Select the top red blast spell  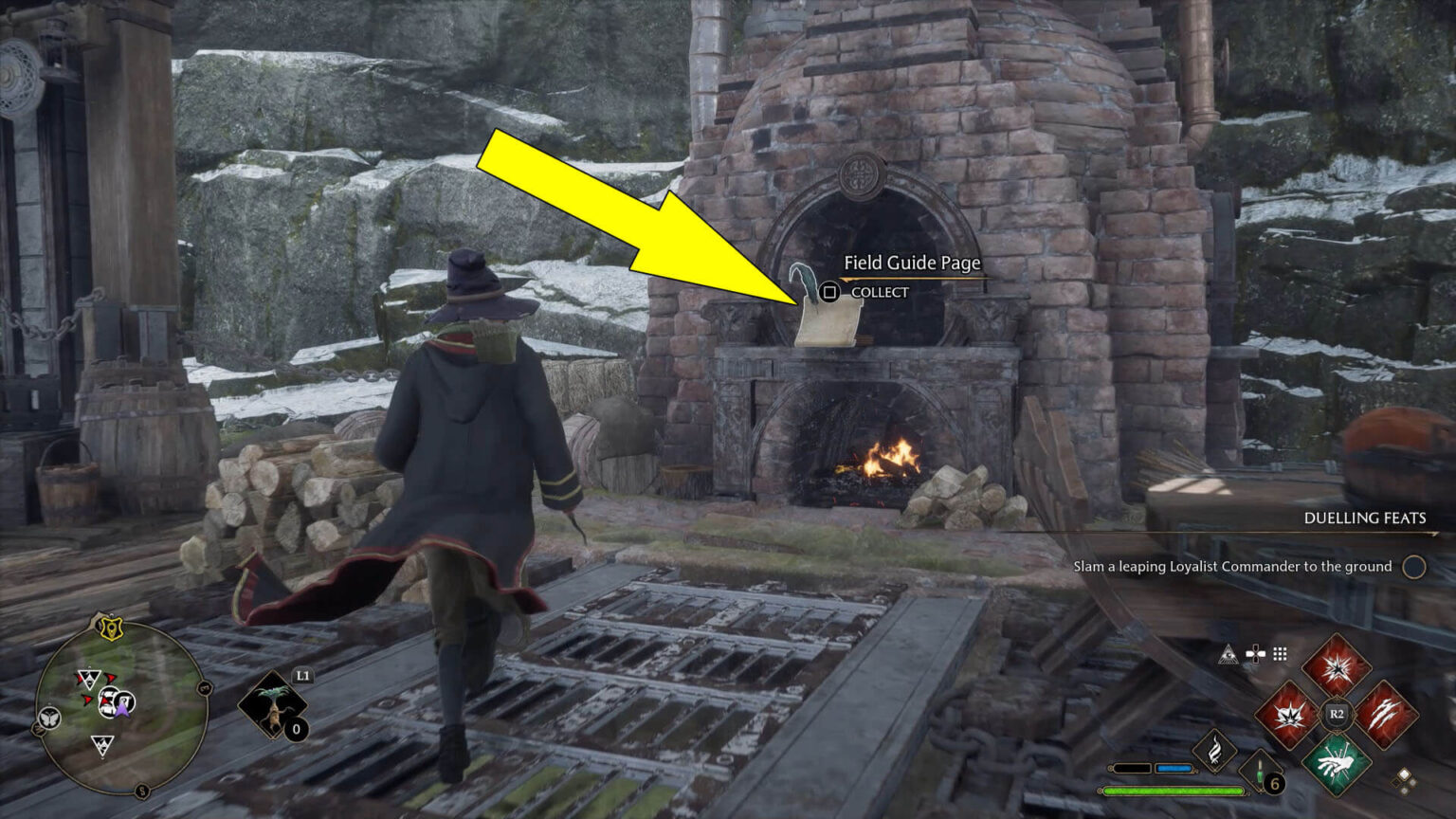coord(1338,668)
